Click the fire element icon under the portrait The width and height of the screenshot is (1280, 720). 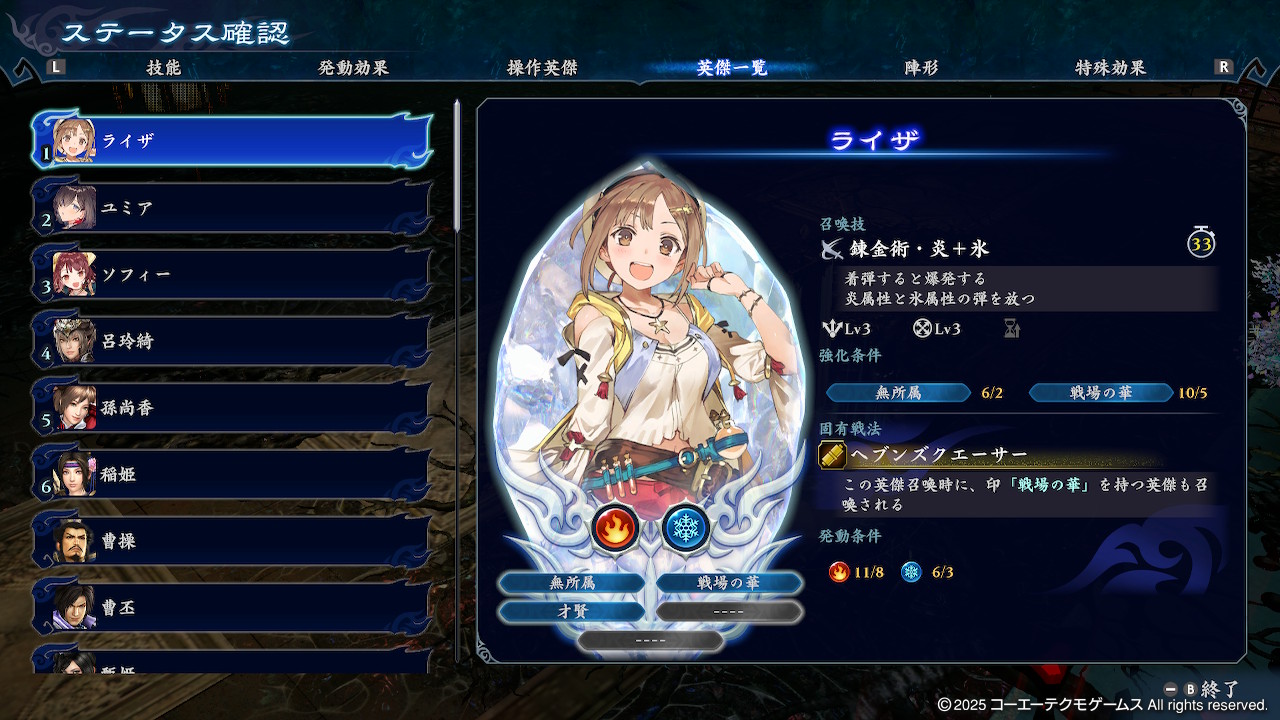[615, 528]
